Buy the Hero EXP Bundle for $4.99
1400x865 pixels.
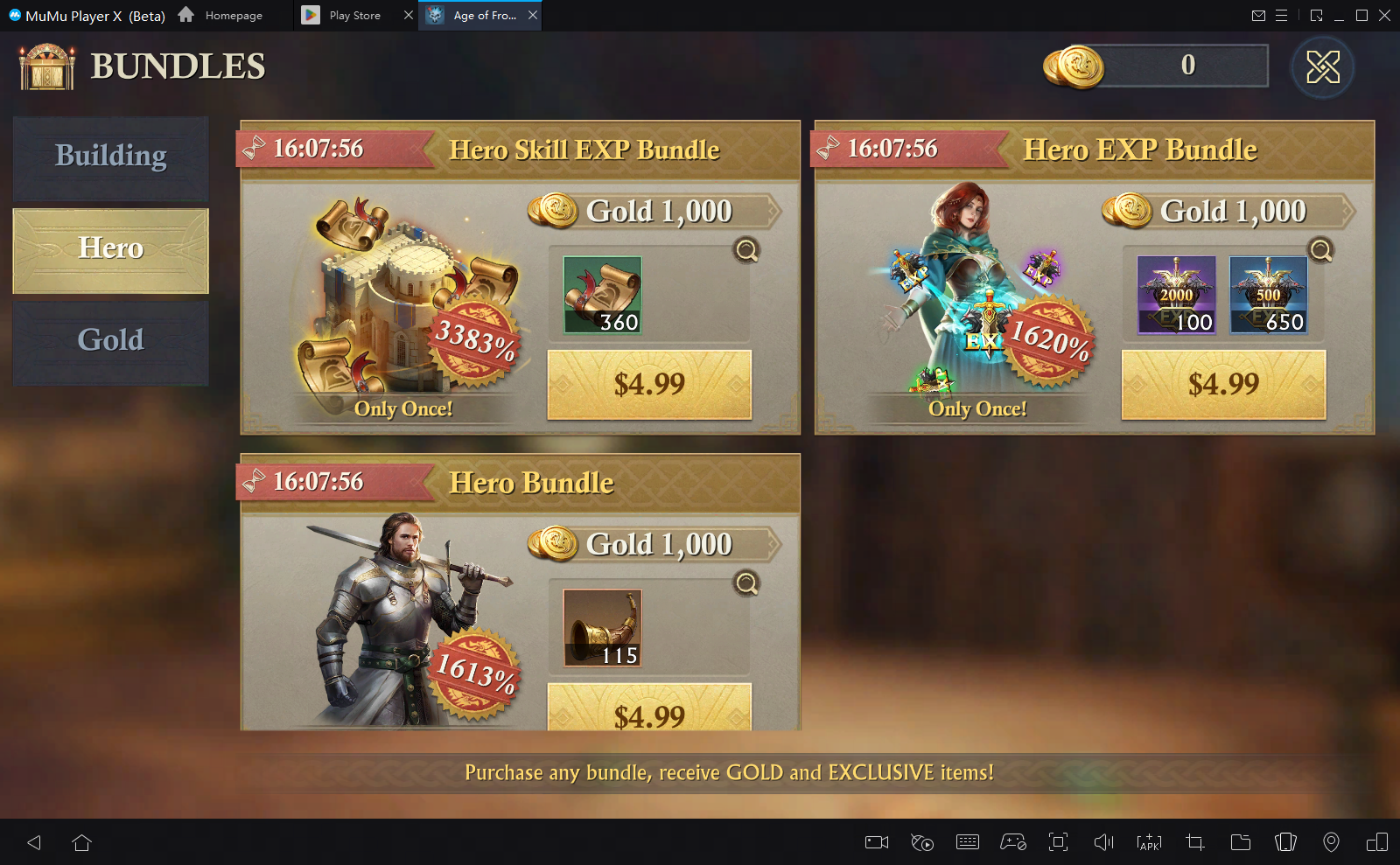1223,385
